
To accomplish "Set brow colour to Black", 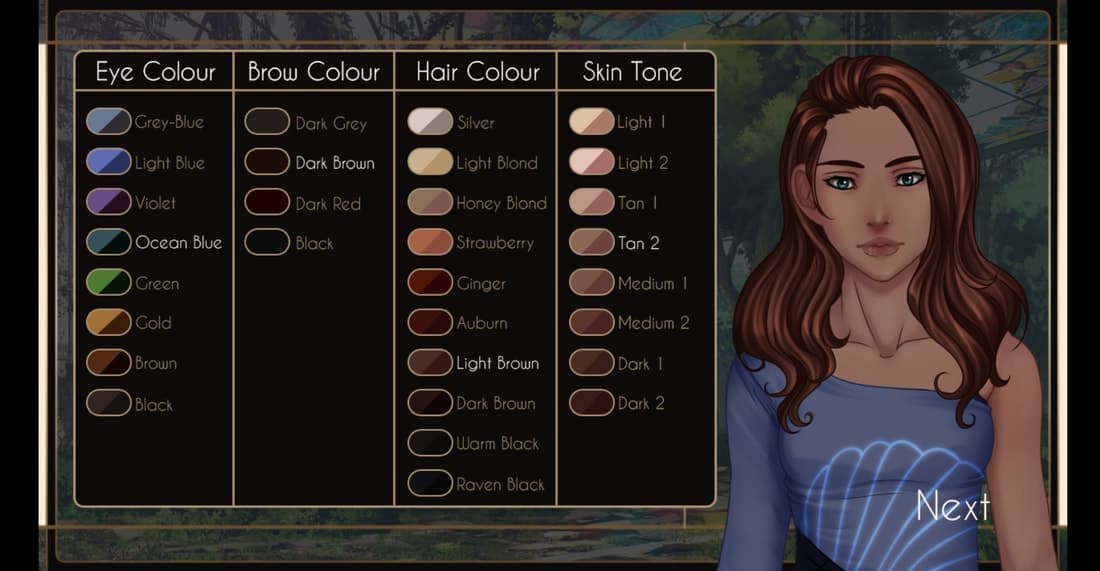I will [x=267, y=242].
